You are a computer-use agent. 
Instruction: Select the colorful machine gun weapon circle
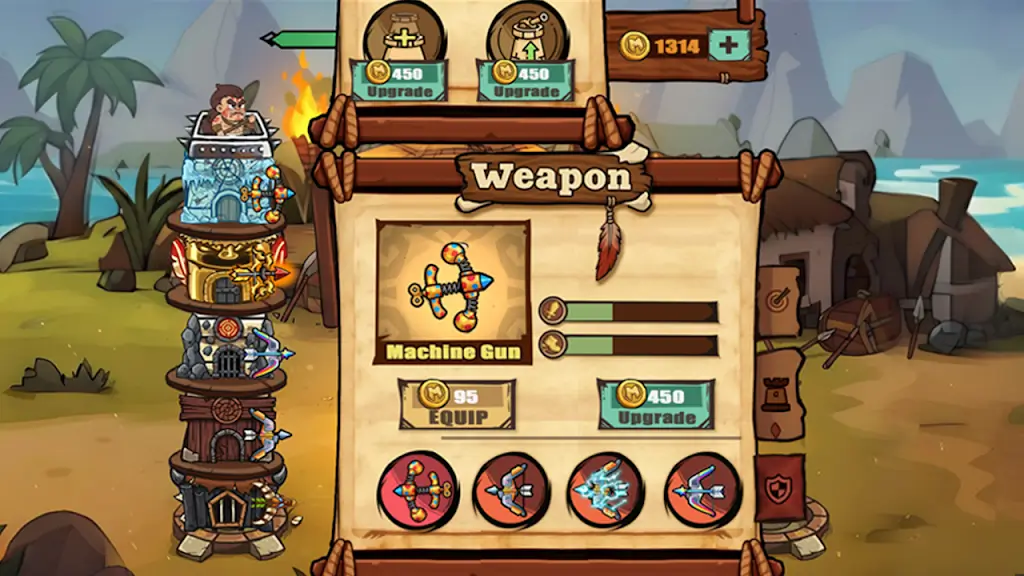coord(417,490)
